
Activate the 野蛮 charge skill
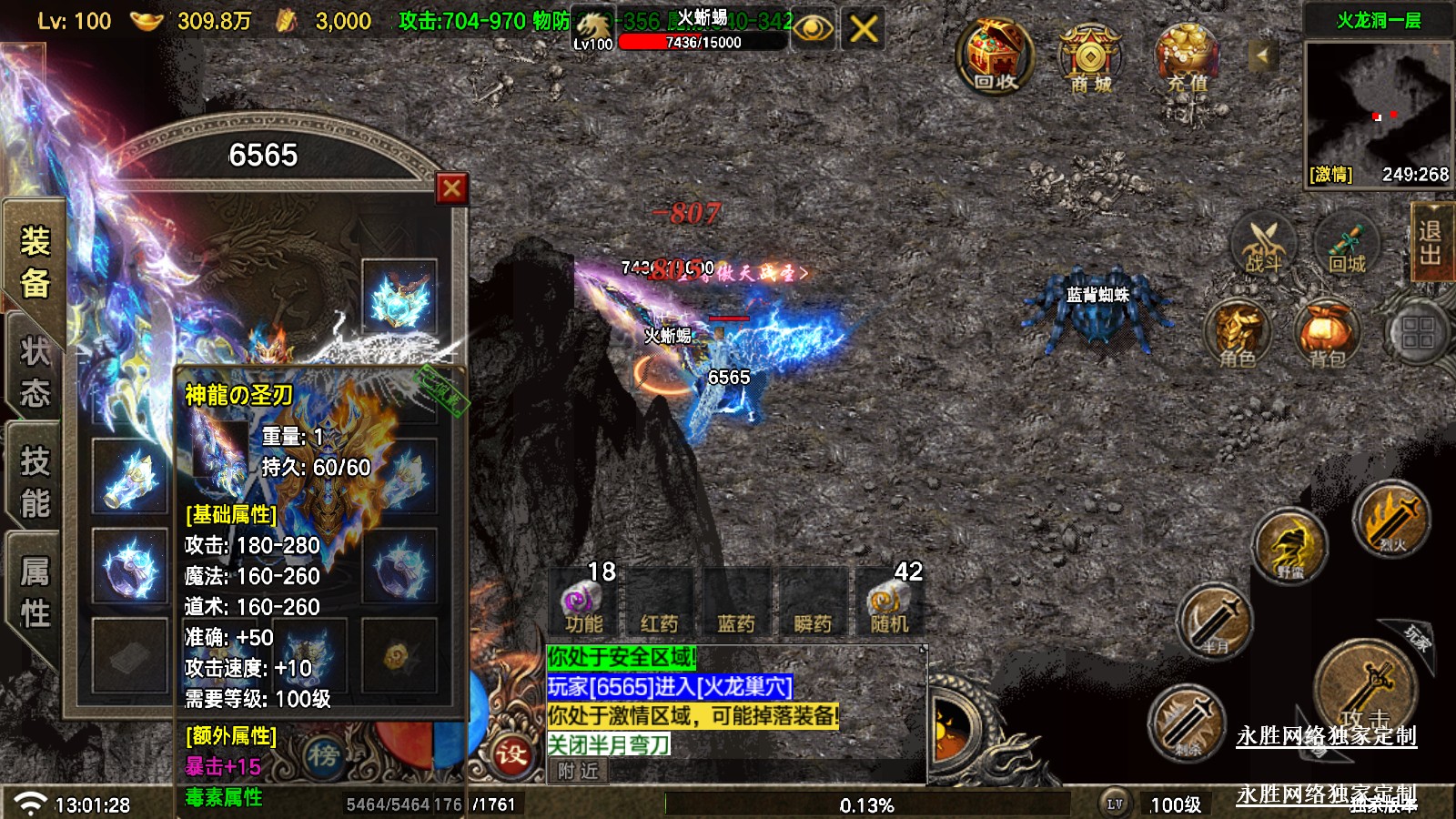pos(1290,546)
